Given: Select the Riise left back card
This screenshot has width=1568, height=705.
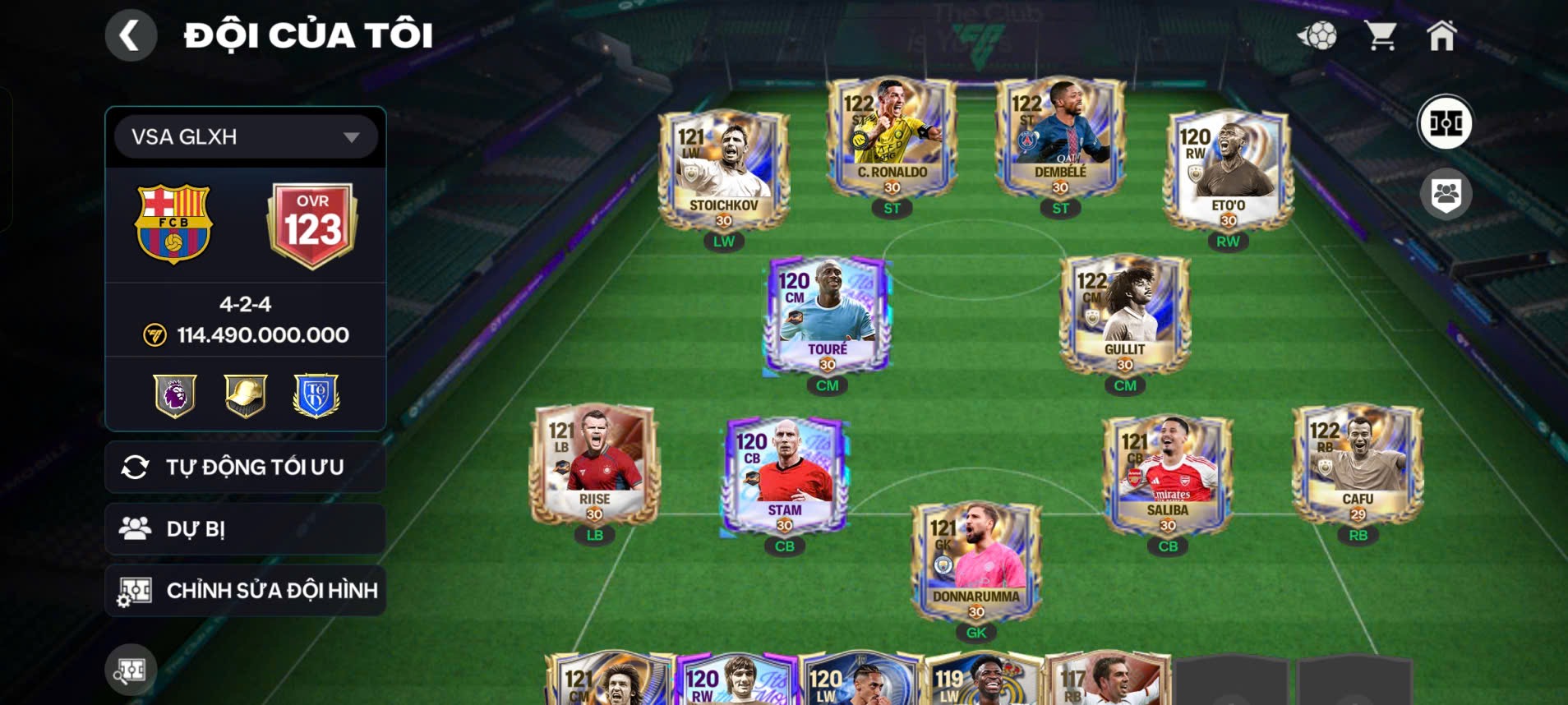Looking at the screenshot, I should pyautogui.click(x=594, y=464).
